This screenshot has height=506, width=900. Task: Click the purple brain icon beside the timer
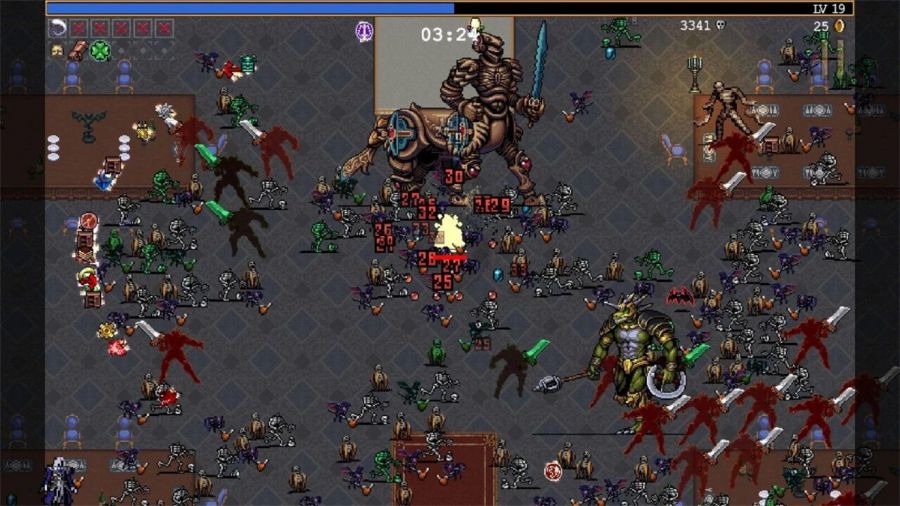tap(364, 32)
